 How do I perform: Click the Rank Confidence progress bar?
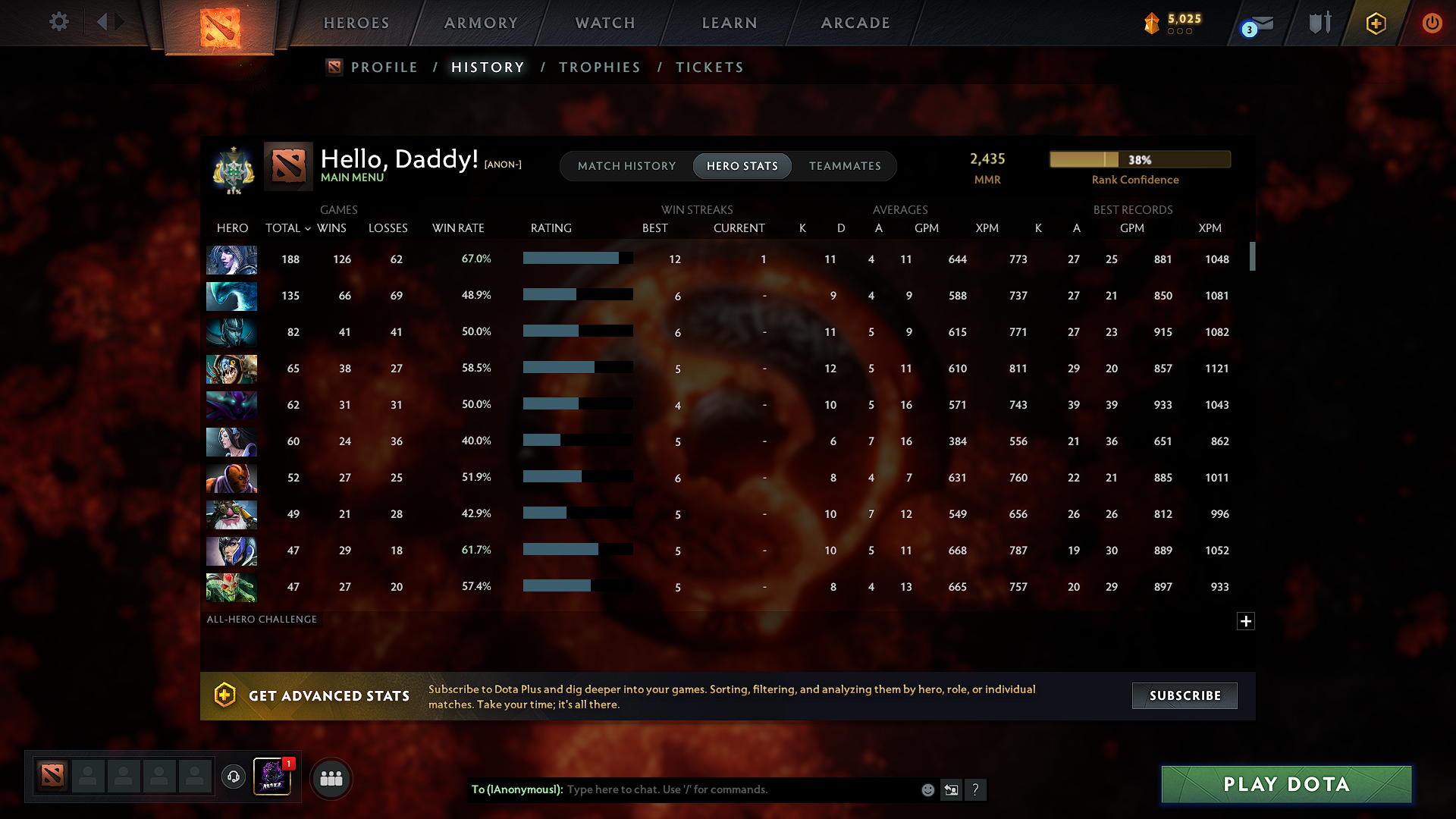tap(1139, 159)
